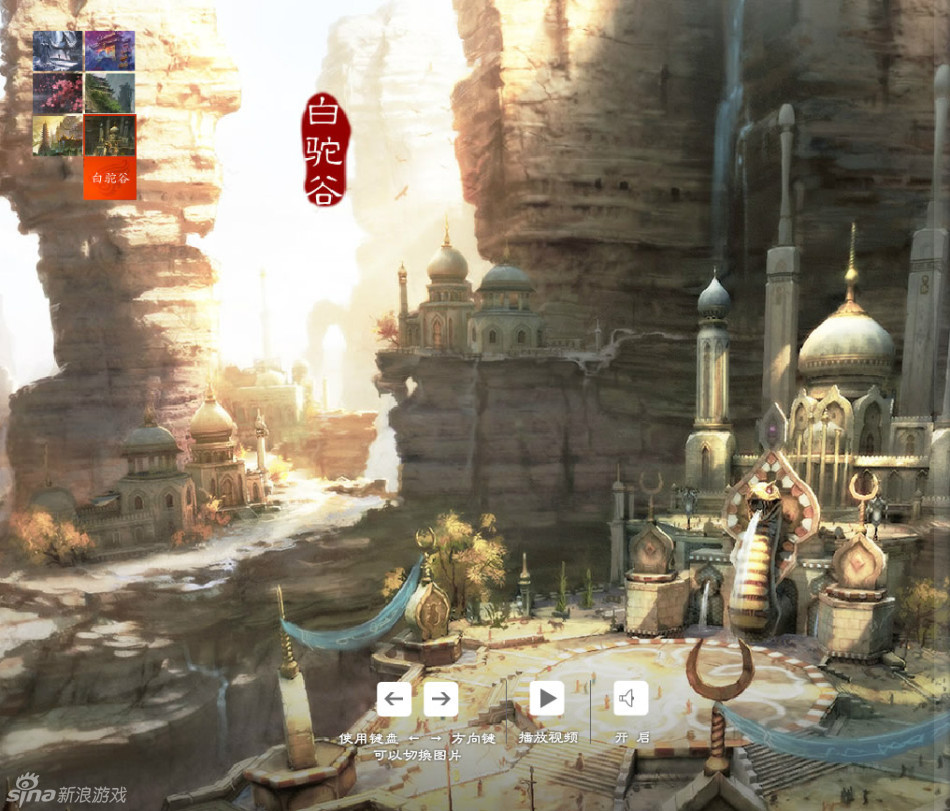View the golden pagoda thumbnail

click(x=57, y=135)
